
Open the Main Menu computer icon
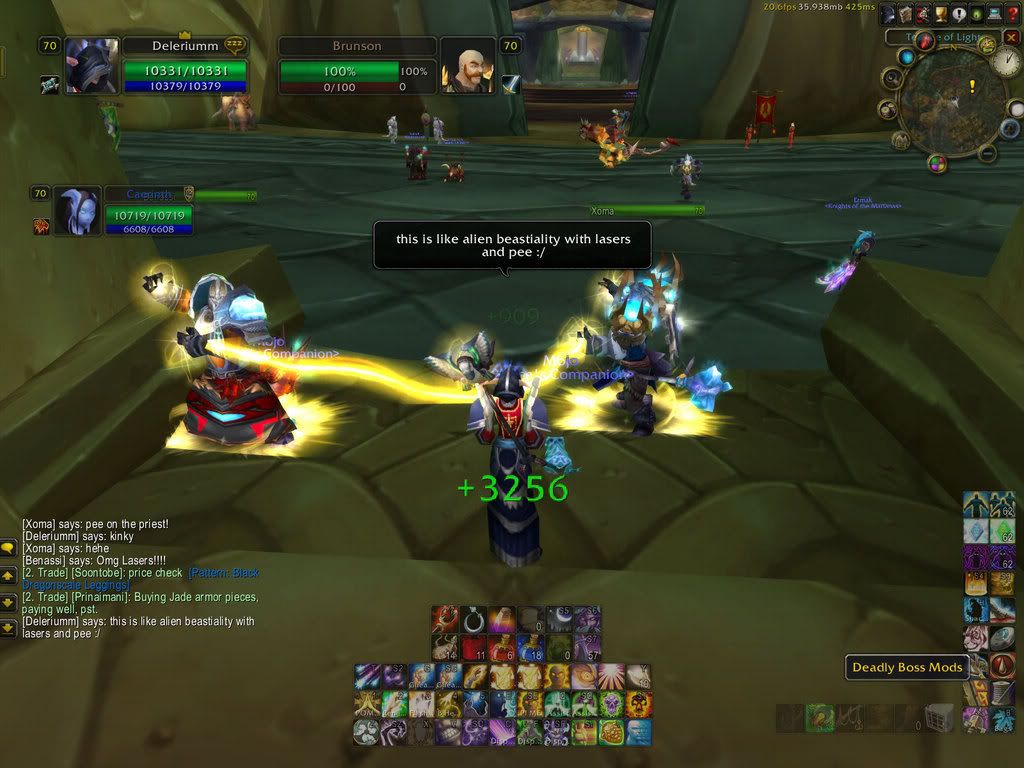[x=993, y=14]
